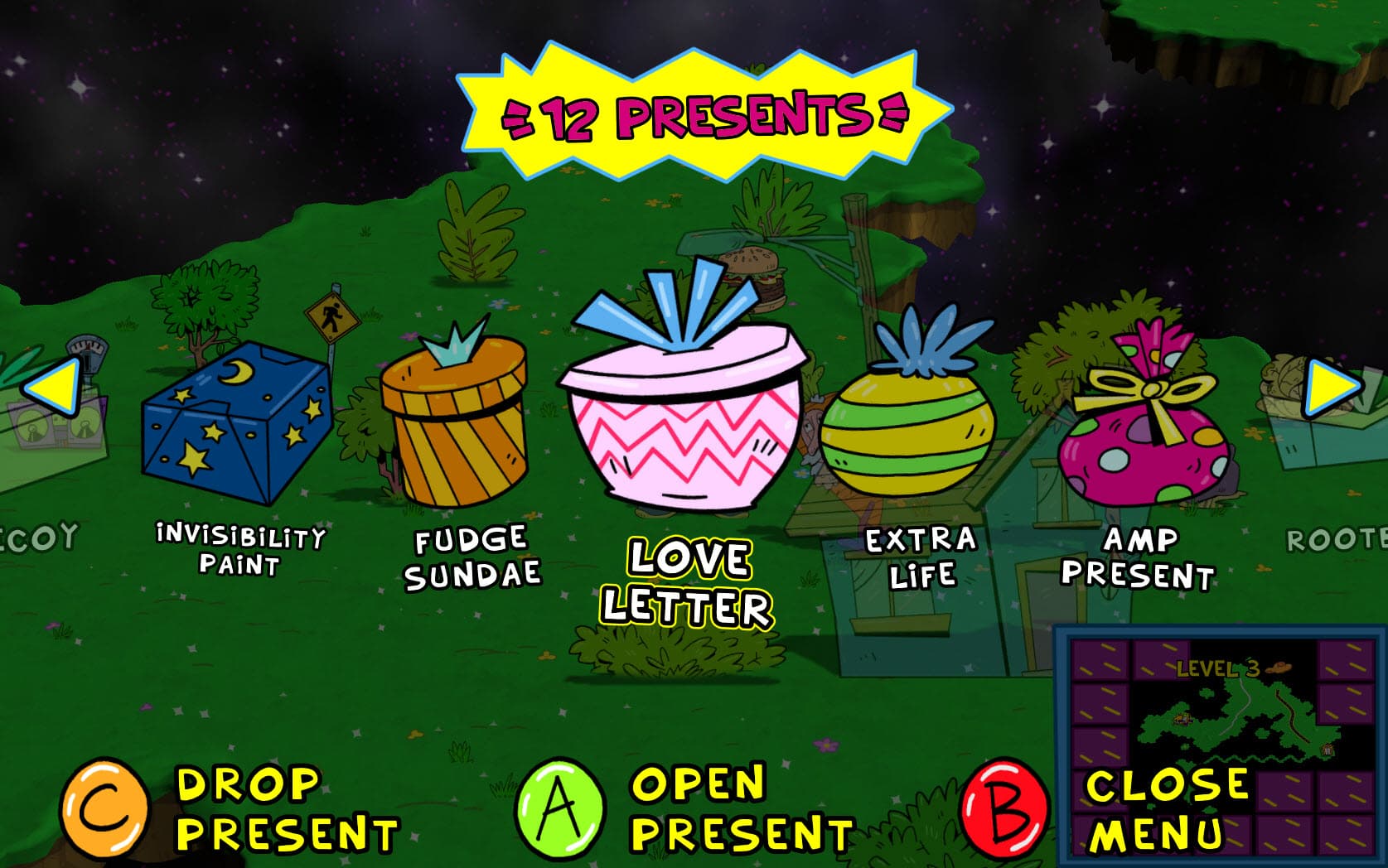Click the player marker on the minimap
This screenshot has width=1388, height=868.
click(x=1182, y=719)
